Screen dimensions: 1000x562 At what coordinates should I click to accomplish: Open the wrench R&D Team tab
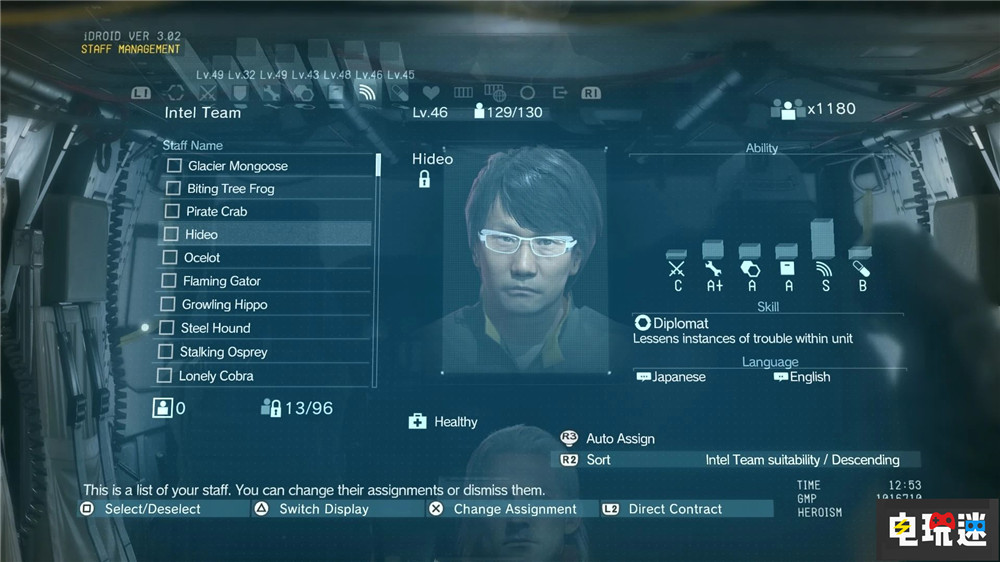point(271,93)
